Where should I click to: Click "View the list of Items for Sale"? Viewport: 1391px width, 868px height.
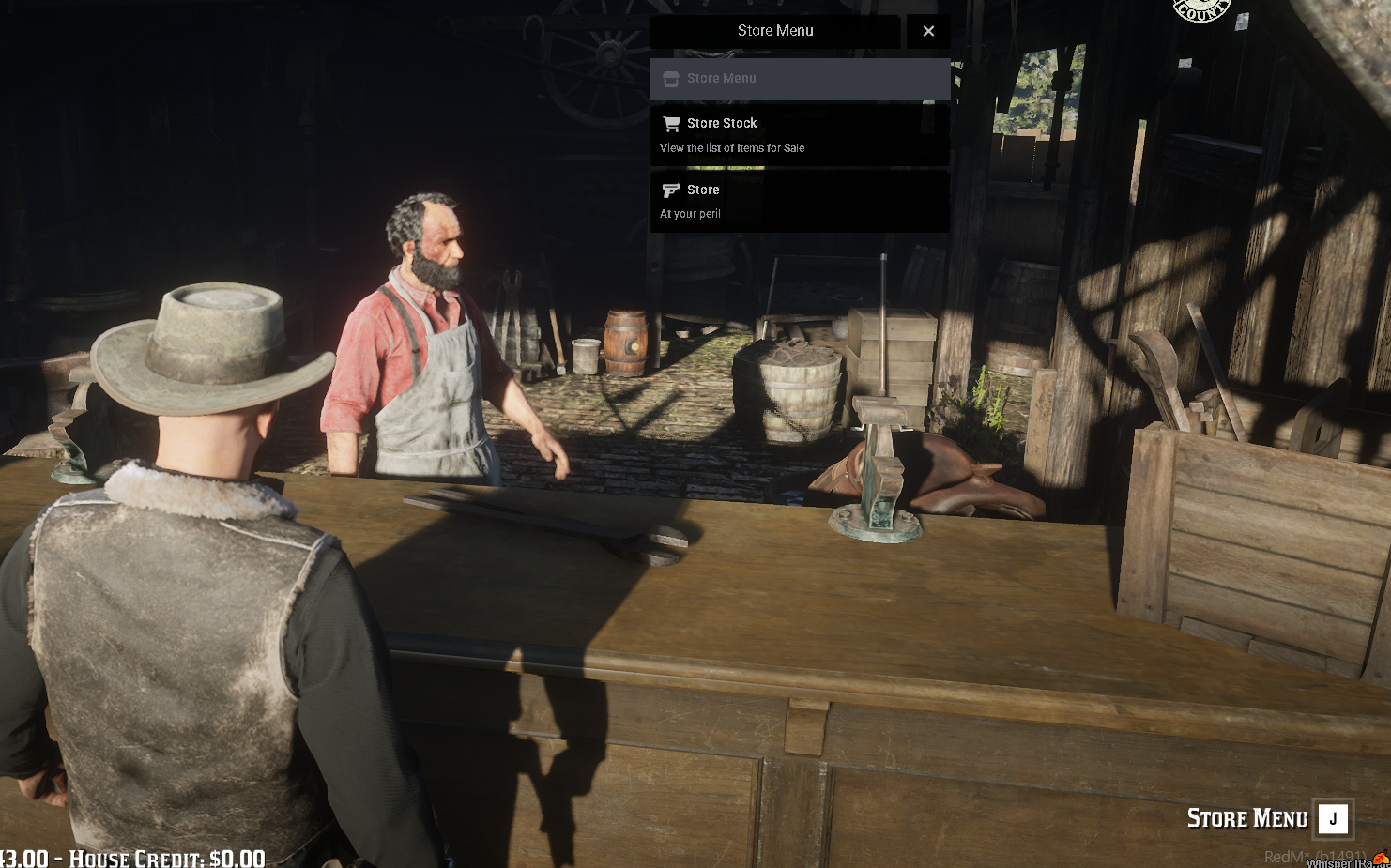tap(731, 147)
